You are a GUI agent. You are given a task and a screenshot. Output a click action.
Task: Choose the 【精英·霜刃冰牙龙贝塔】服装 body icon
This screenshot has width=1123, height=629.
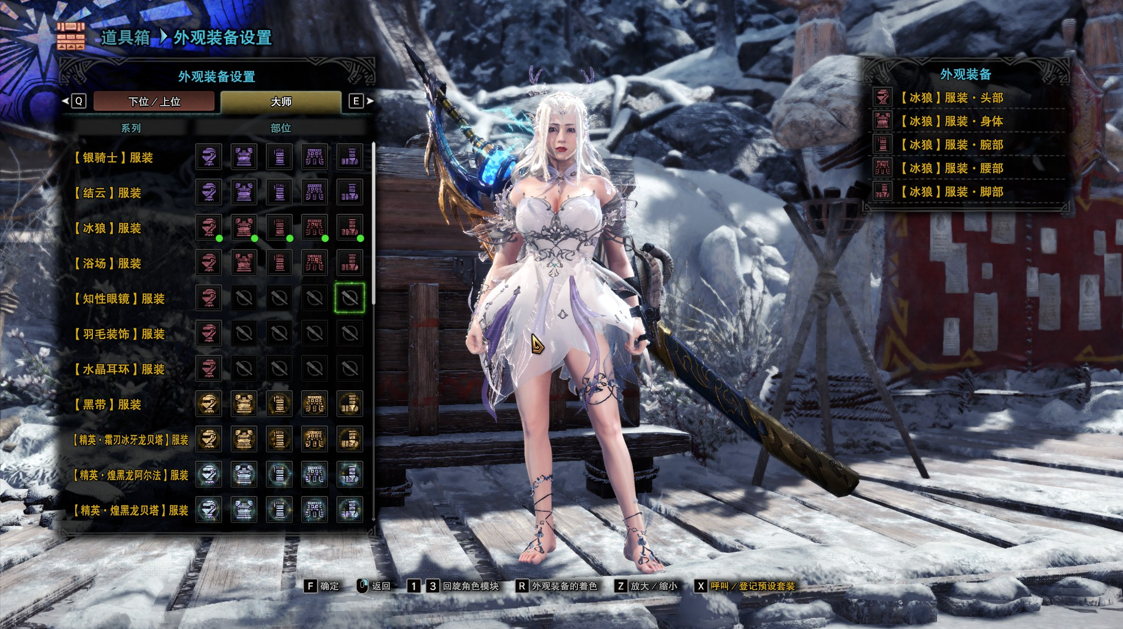pyautogui.click(x=244, y=439)
